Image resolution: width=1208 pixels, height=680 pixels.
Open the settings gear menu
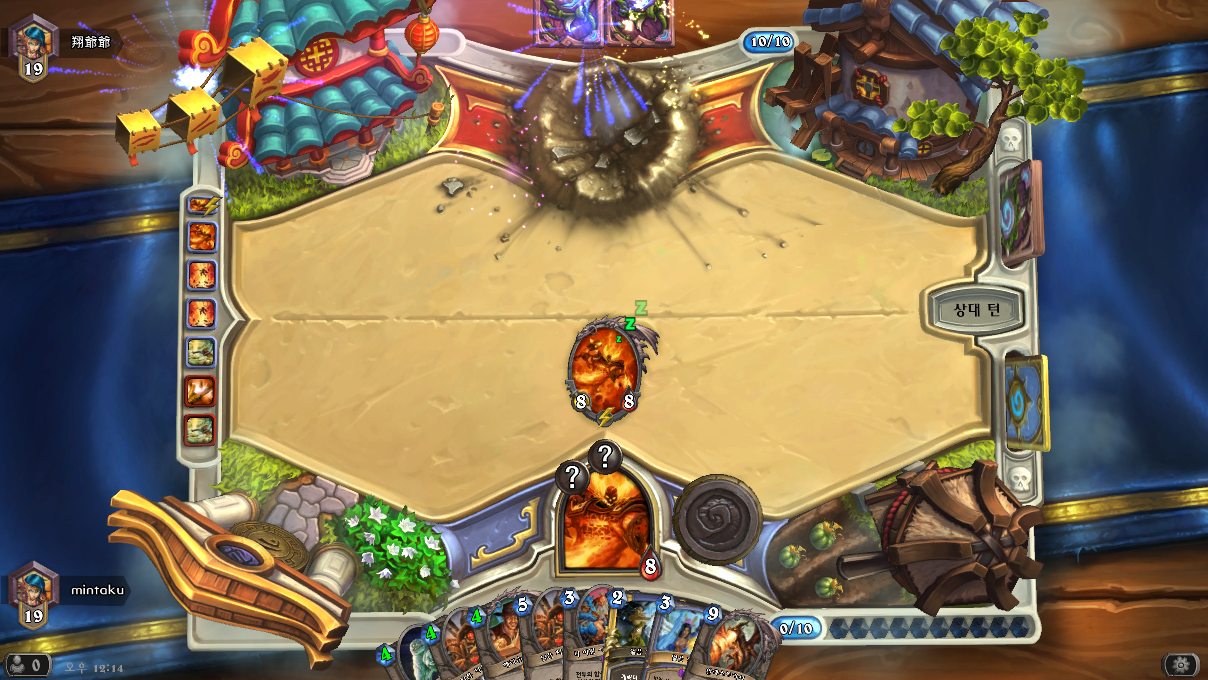[1180, 665]
